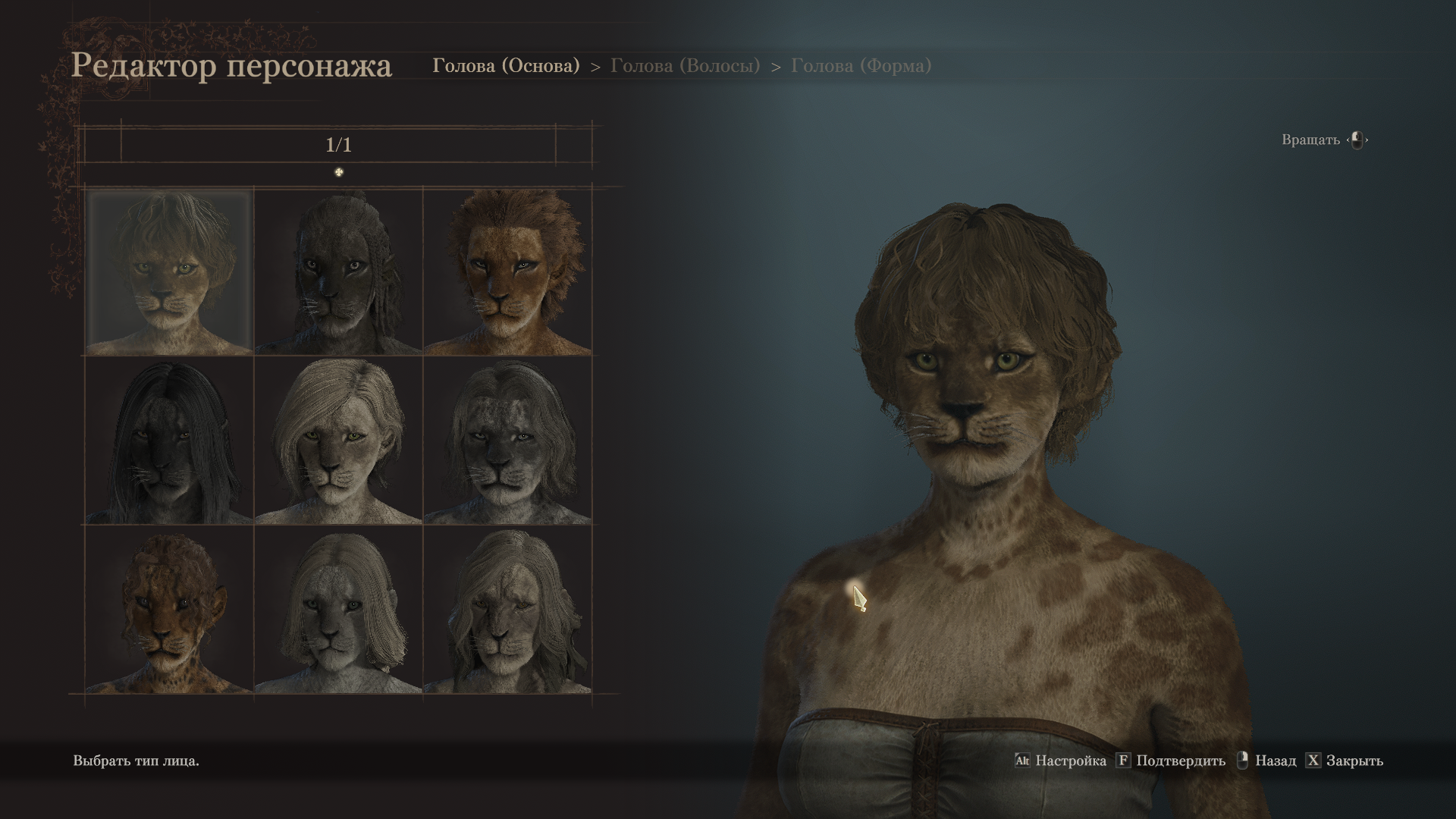Choose the black-furred braided face preset

(x=338, y=272)
